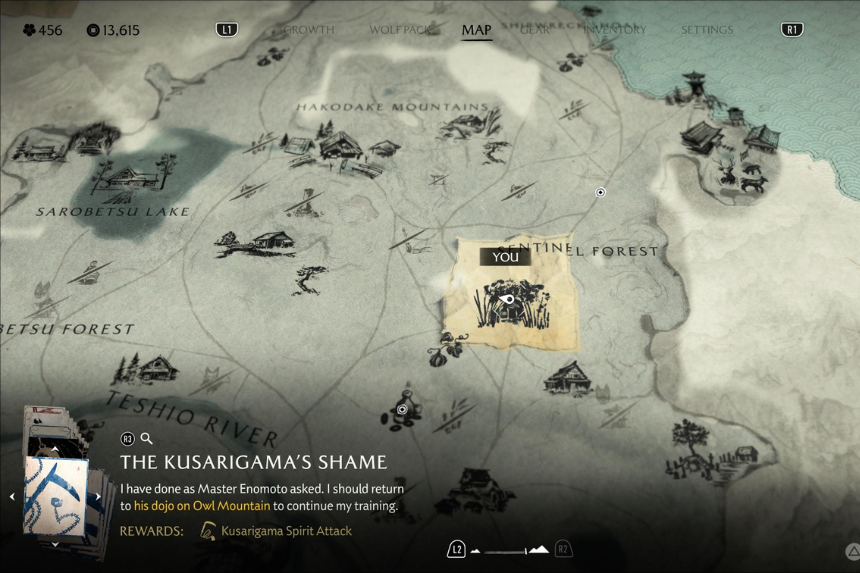Screen dimensions: 860x573
Task: Click the down arrow below the quest card
Action: click(x=56, y=544)
